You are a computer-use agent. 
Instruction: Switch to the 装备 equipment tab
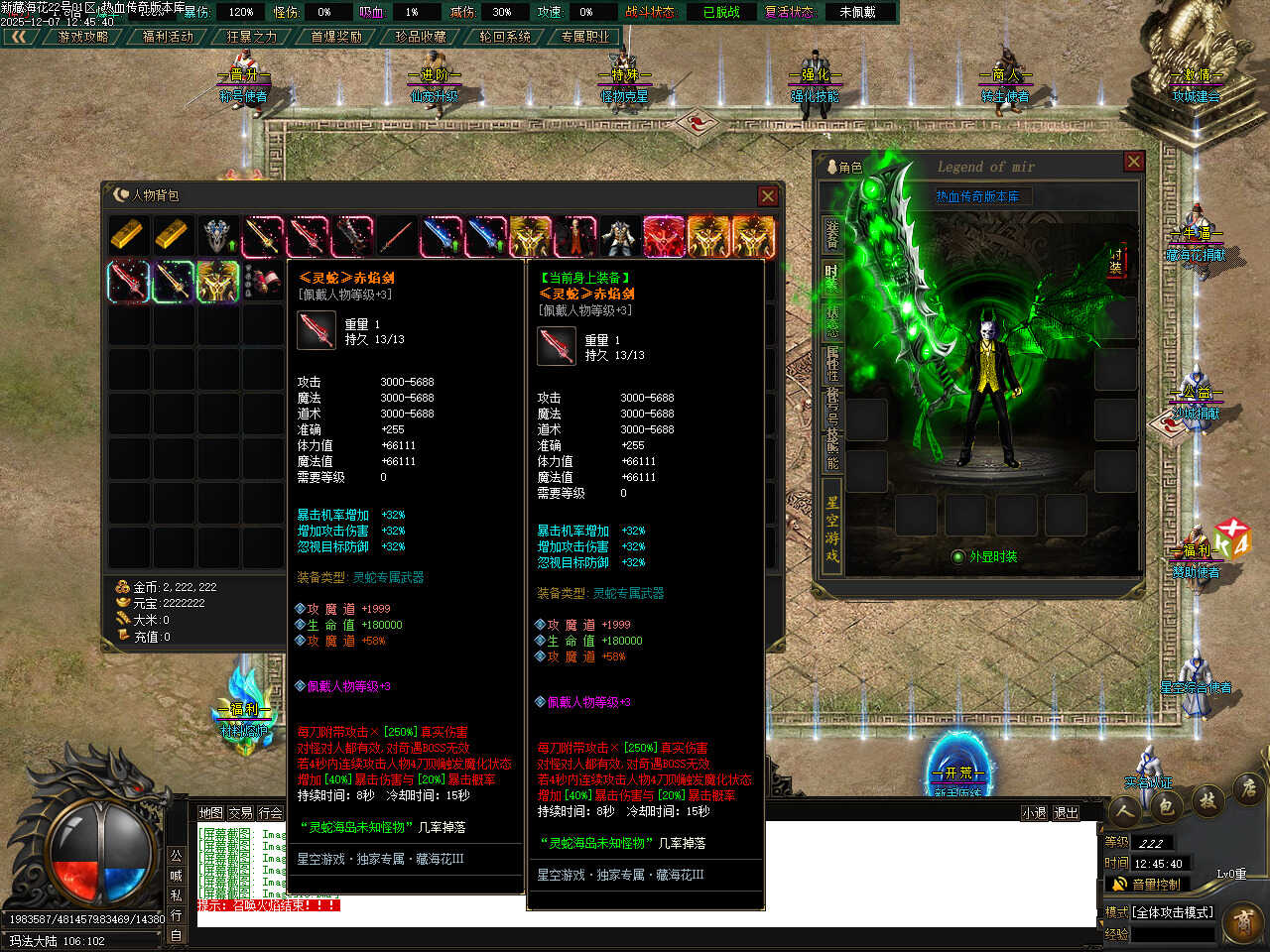pyautogui.click(x=831, y=233)
